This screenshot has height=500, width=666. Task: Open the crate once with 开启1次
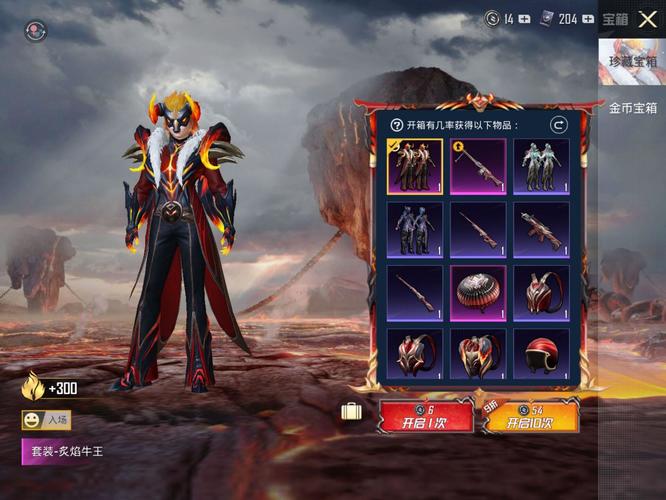coord(426,416)
